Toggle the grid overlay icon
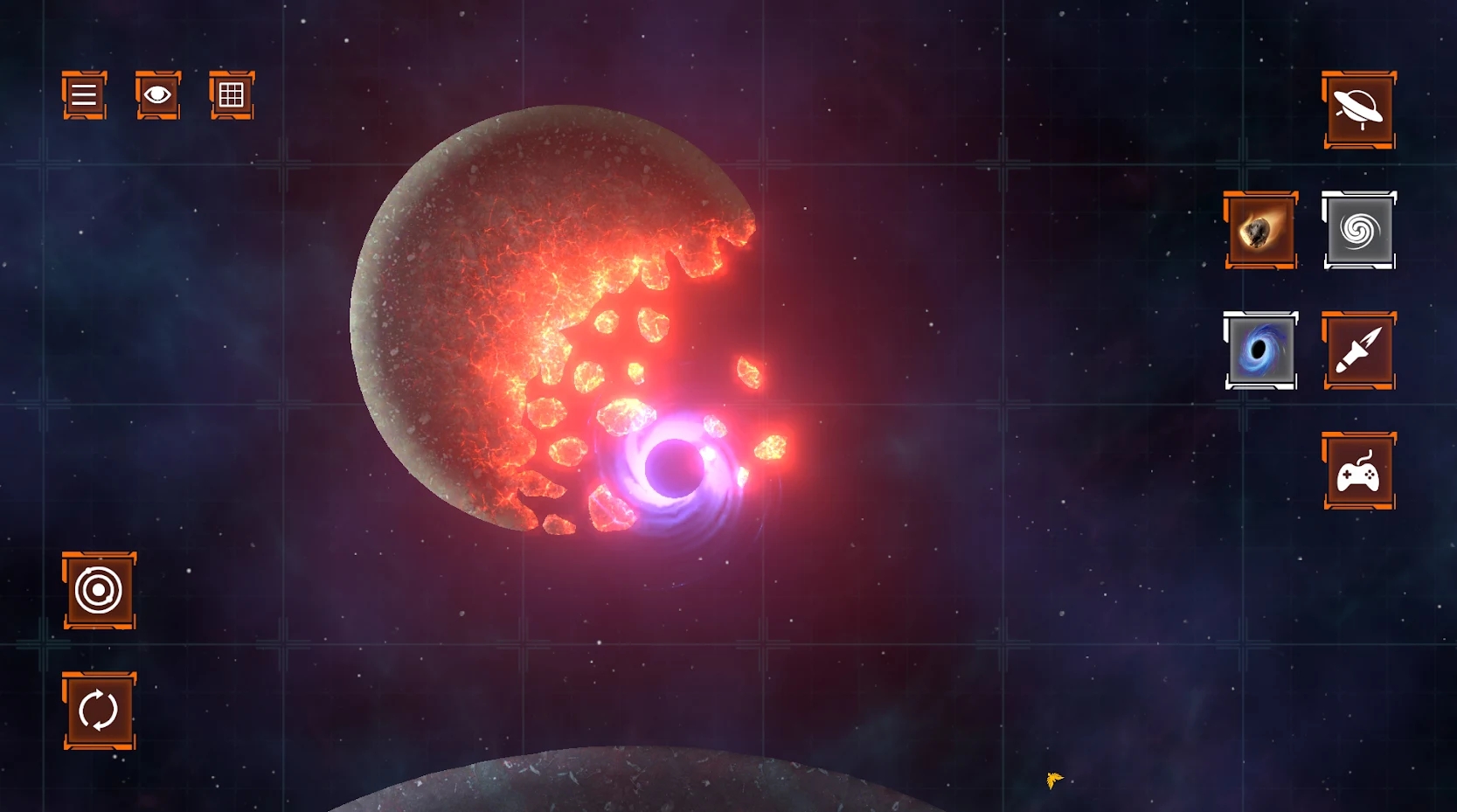The height and width of the screenshot is (812, 1457). [x=231, y=96]
